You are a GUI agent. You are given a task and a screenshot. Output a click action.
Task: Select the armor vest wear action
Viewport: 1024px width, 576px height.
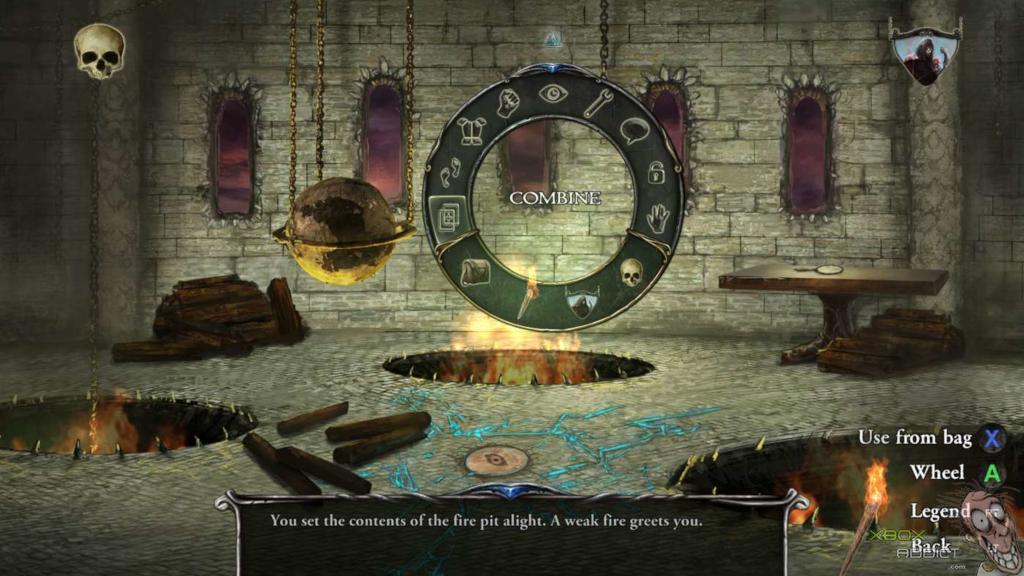pos(472,131)
